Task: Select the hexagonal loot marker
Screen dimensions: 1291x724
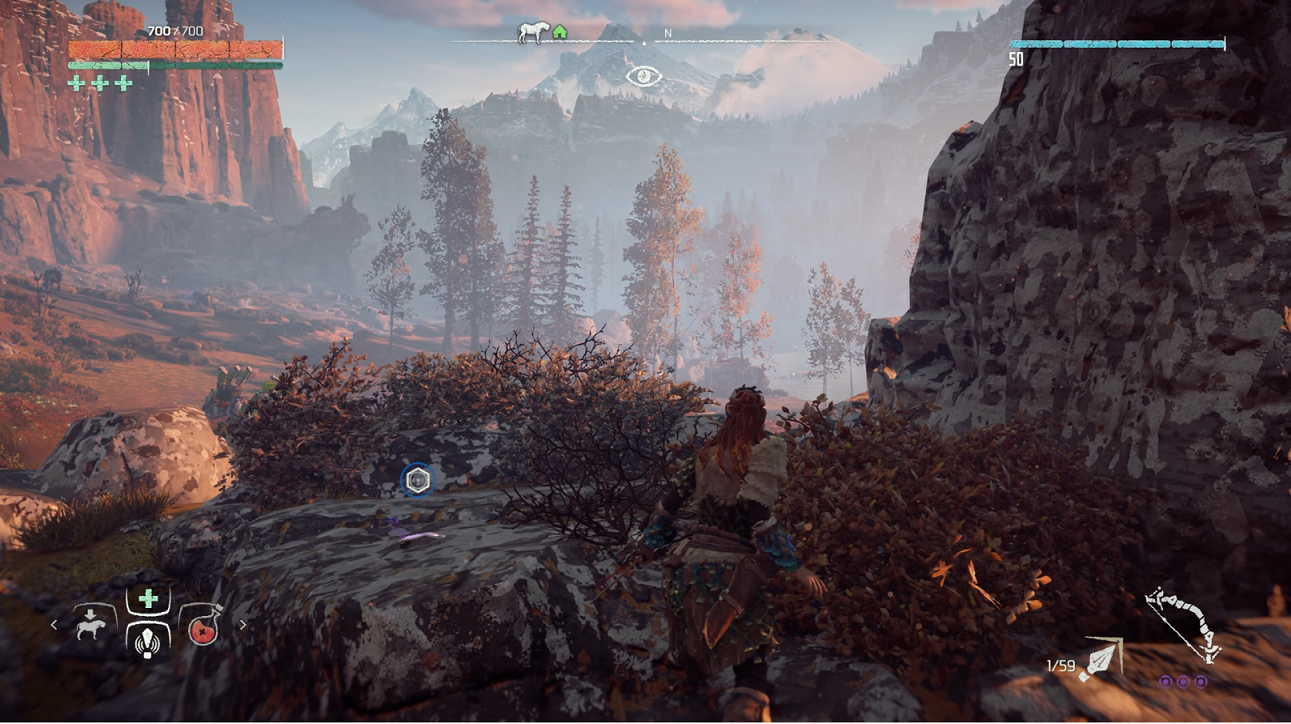Action: click(418, 481)
